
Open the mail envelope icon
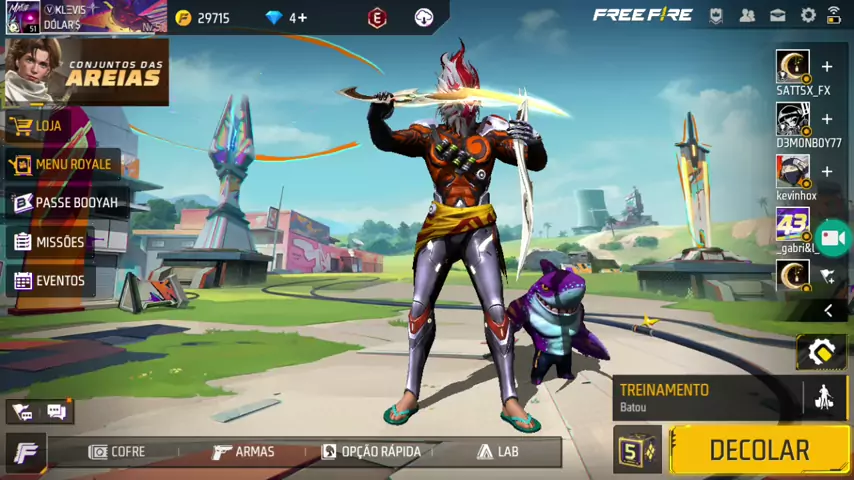tap(778, 15)
